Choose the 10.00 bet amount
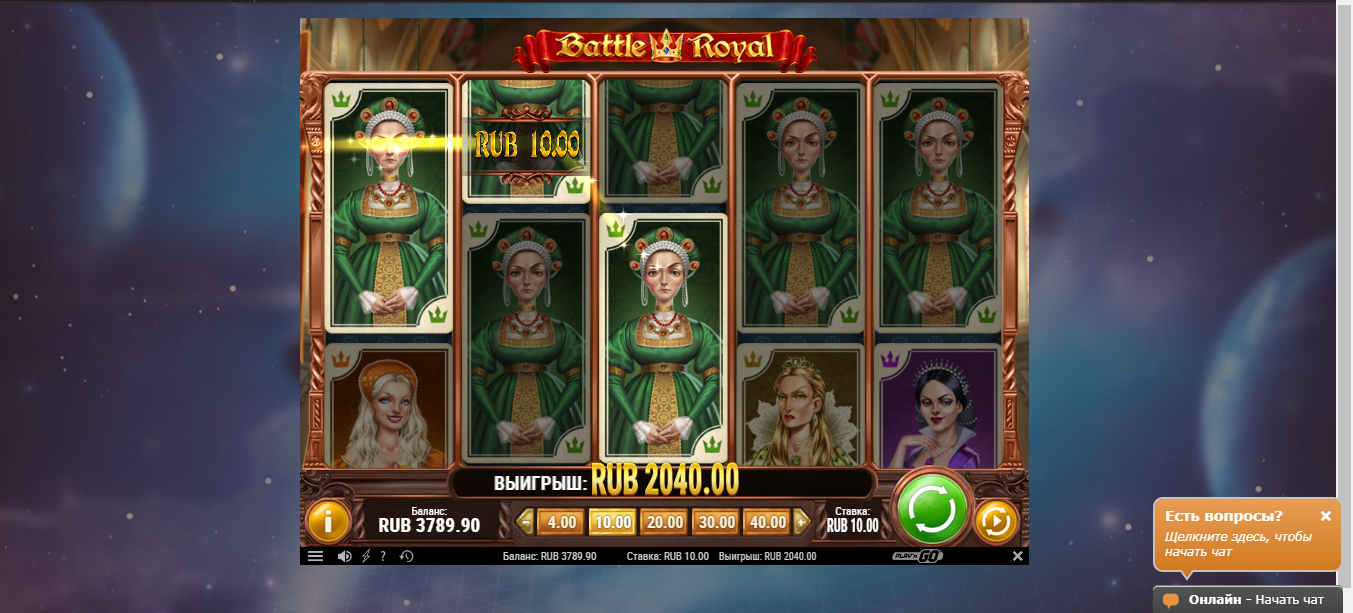This screenshot has width=1353, height=613. (612, 522)
